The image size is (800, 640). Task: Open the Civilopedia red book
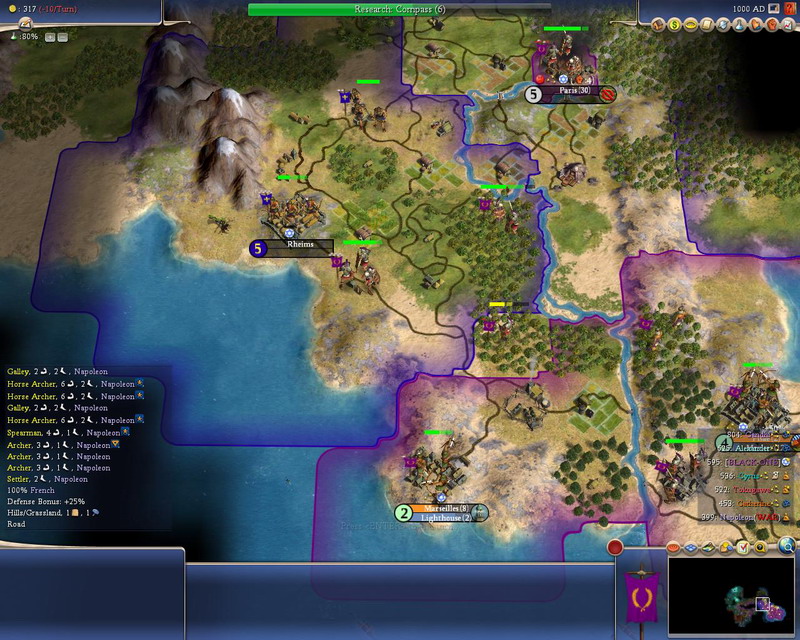(789, 9)
